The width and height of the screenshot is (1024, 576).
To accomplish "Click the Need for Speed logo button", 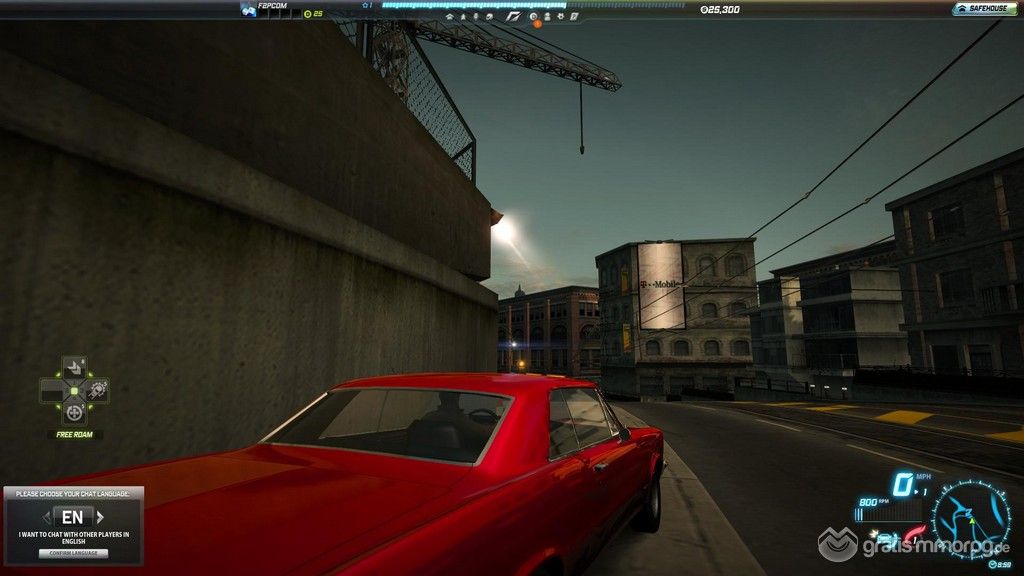I will pyautogui.click(x=513, y=16).
